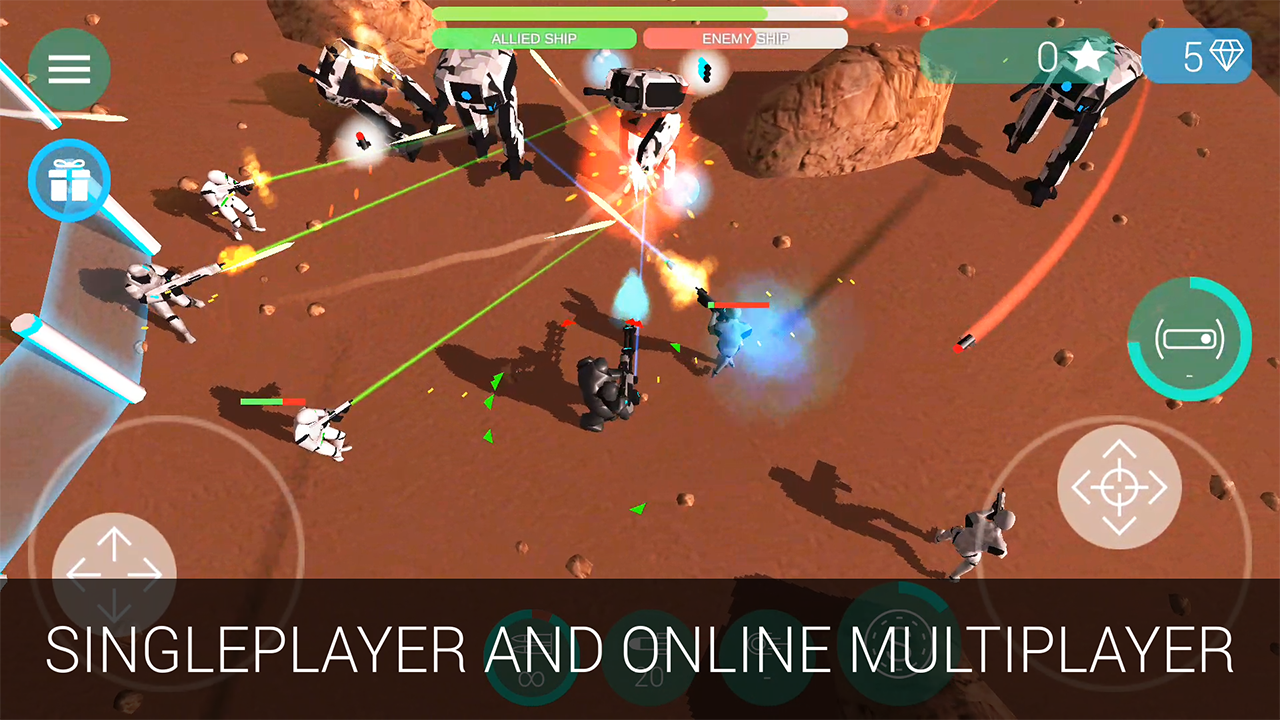Click the ALLIED SHIP label
This screenshot has height=720, width=1280.
pos(533,38)
